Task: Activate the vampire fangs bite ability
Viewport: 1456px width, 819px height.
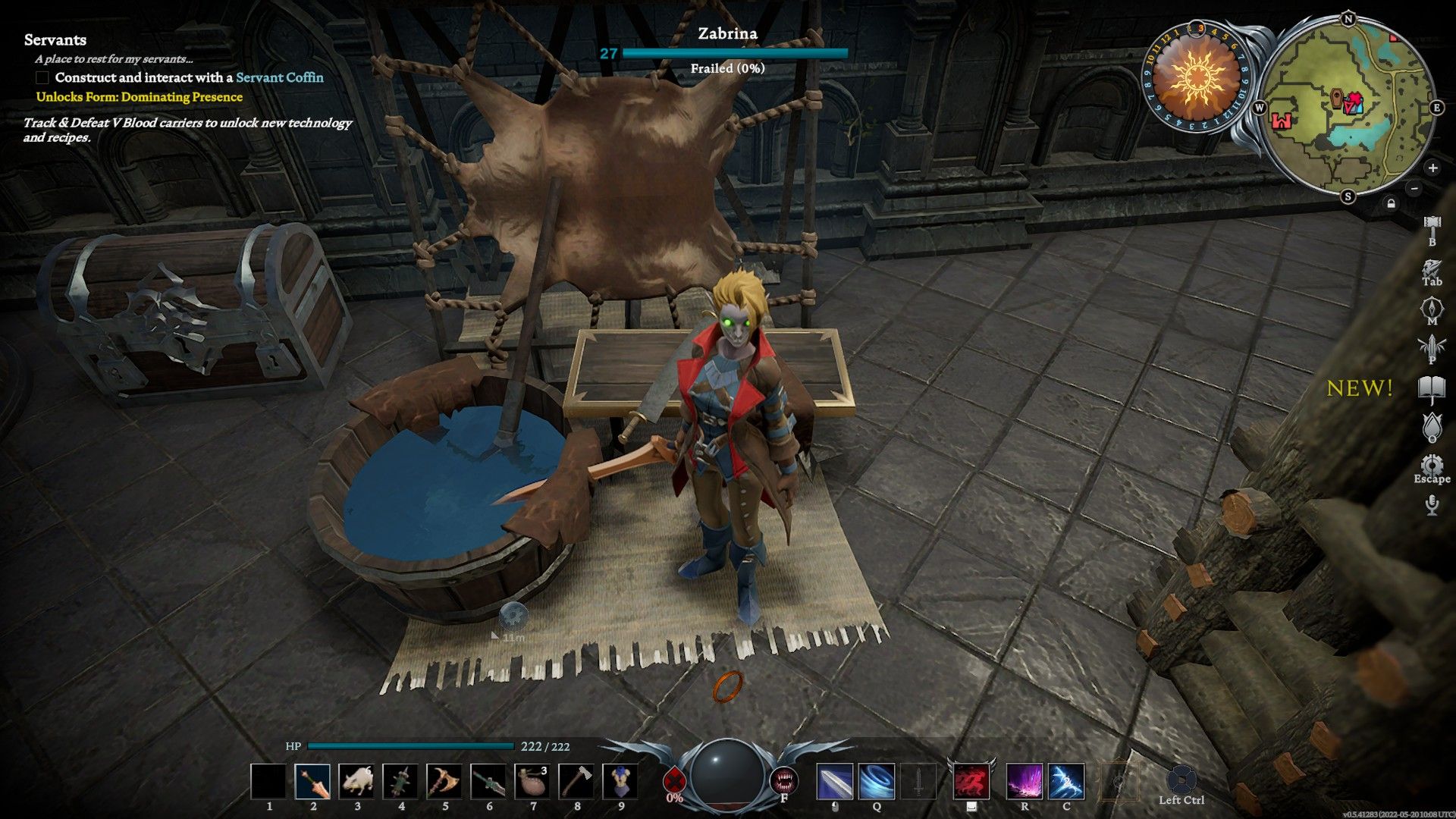Action: [783, 780]
